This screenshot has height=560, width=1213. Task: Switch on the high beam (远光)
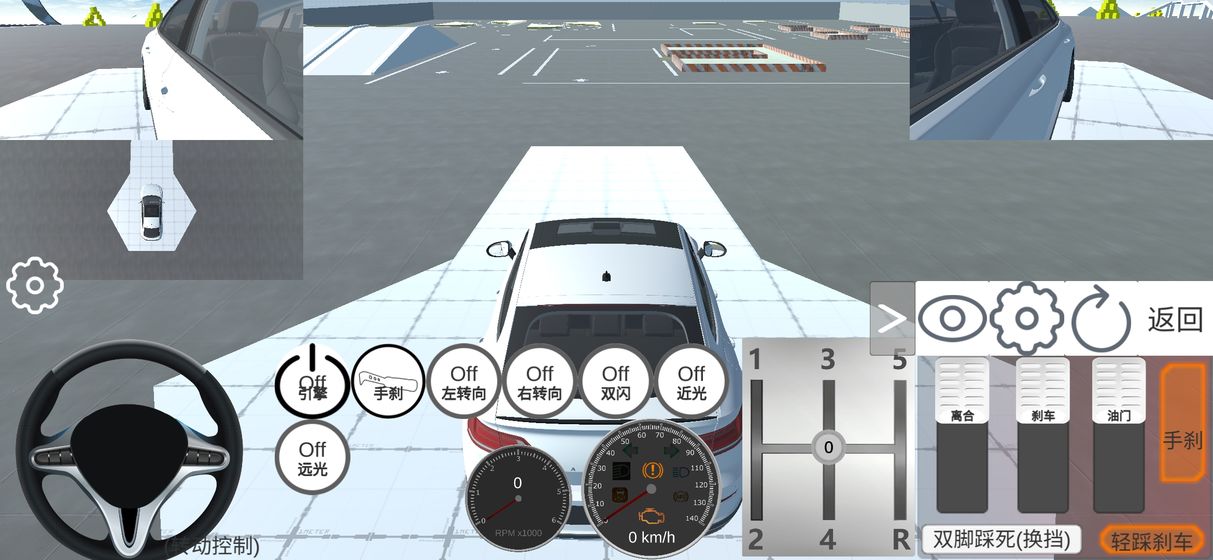[x=312, y=457]
